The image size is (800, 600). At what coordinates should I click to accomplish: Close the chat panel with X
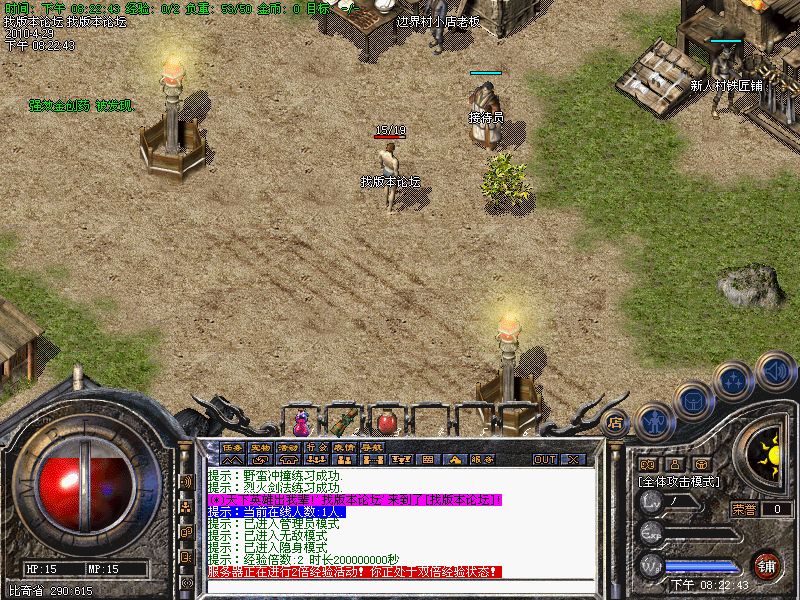573,459
